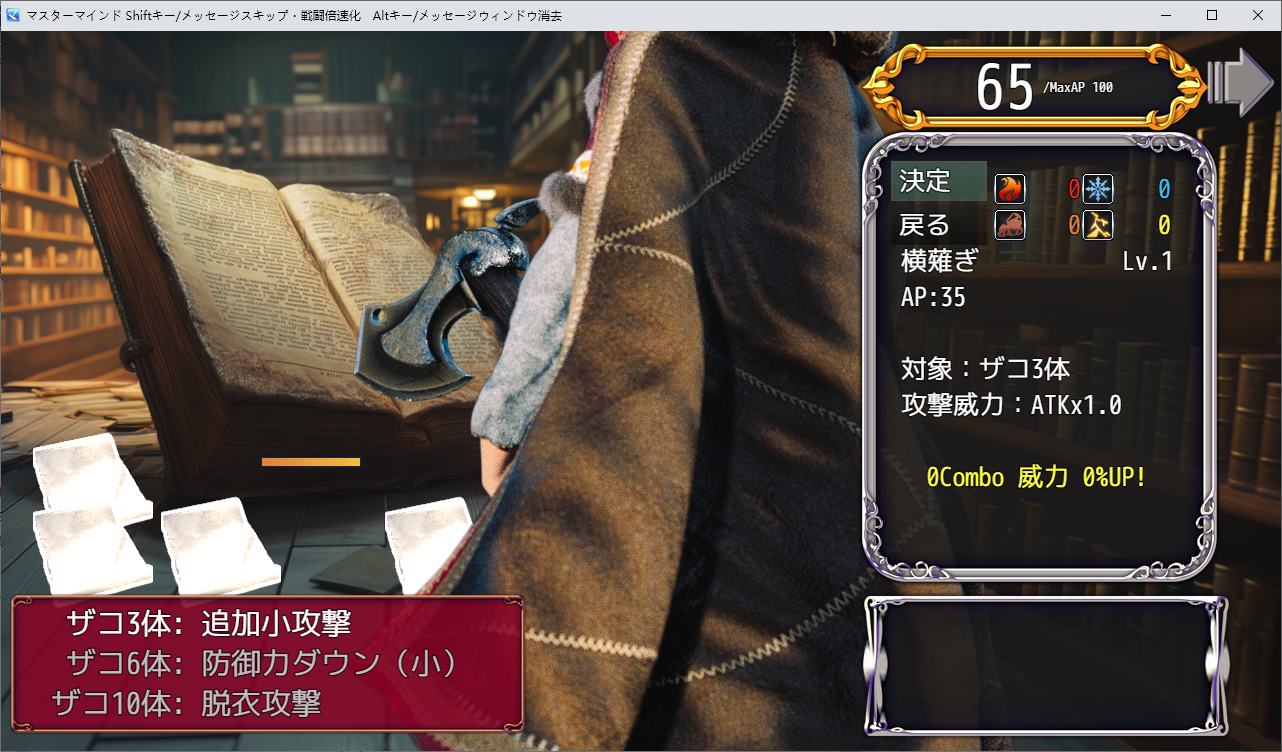Click the orange enemy HP bar

click(310, 462)
